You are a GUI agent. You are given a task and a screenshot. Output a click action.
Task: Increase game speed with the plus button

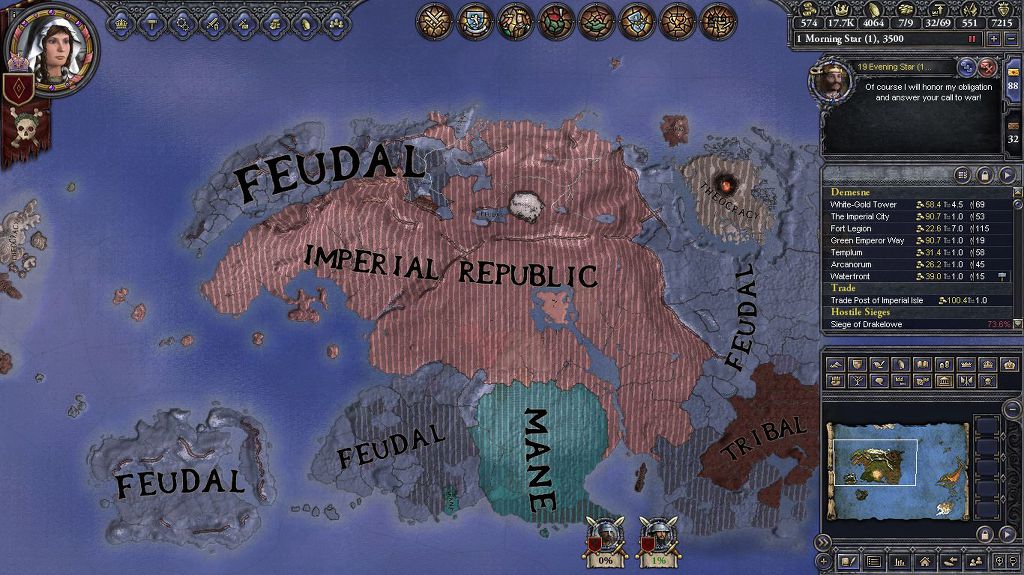click(x=993, y=38)
